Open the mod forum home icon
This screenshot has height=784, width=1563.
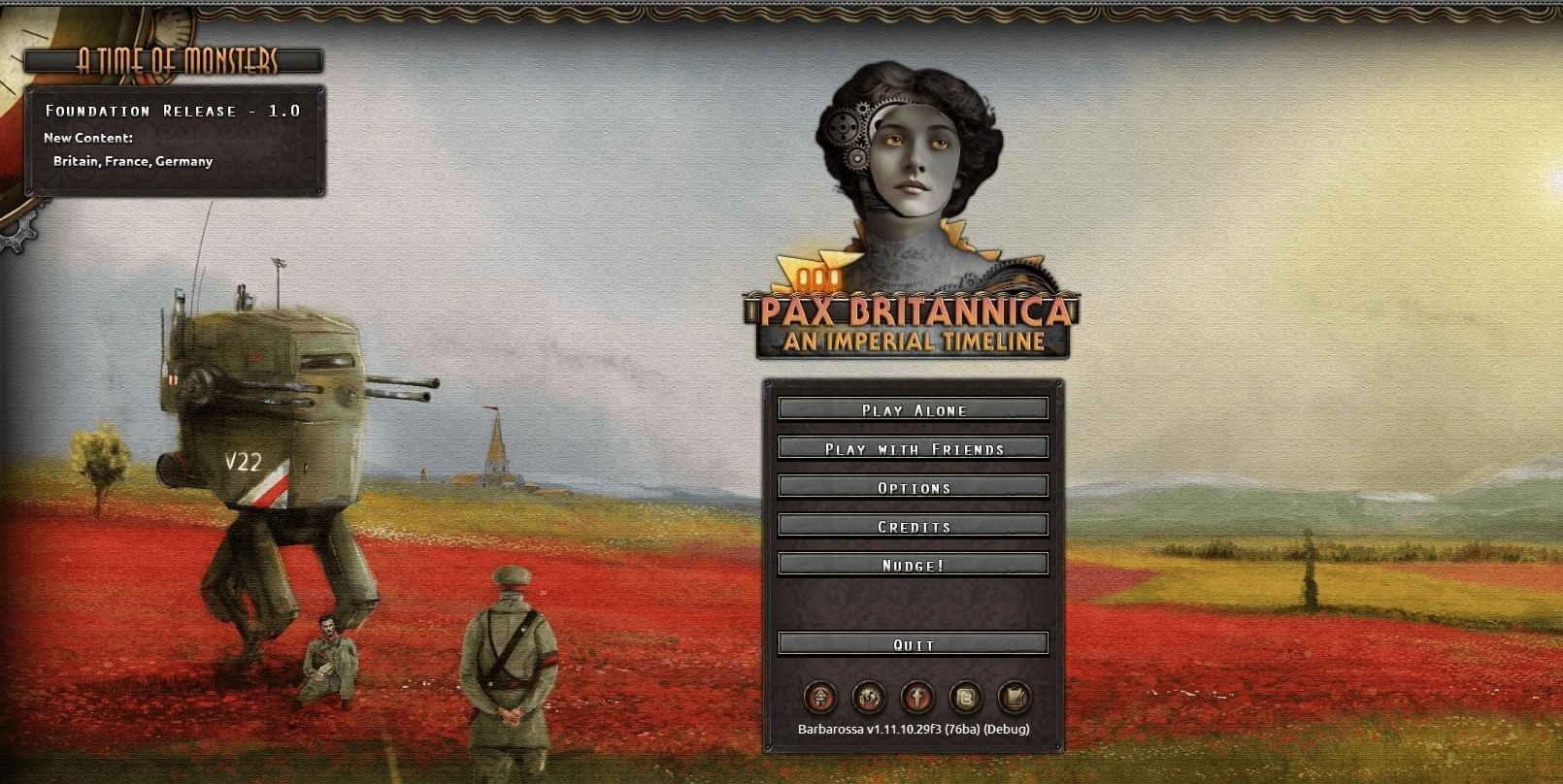pos(821,697)
